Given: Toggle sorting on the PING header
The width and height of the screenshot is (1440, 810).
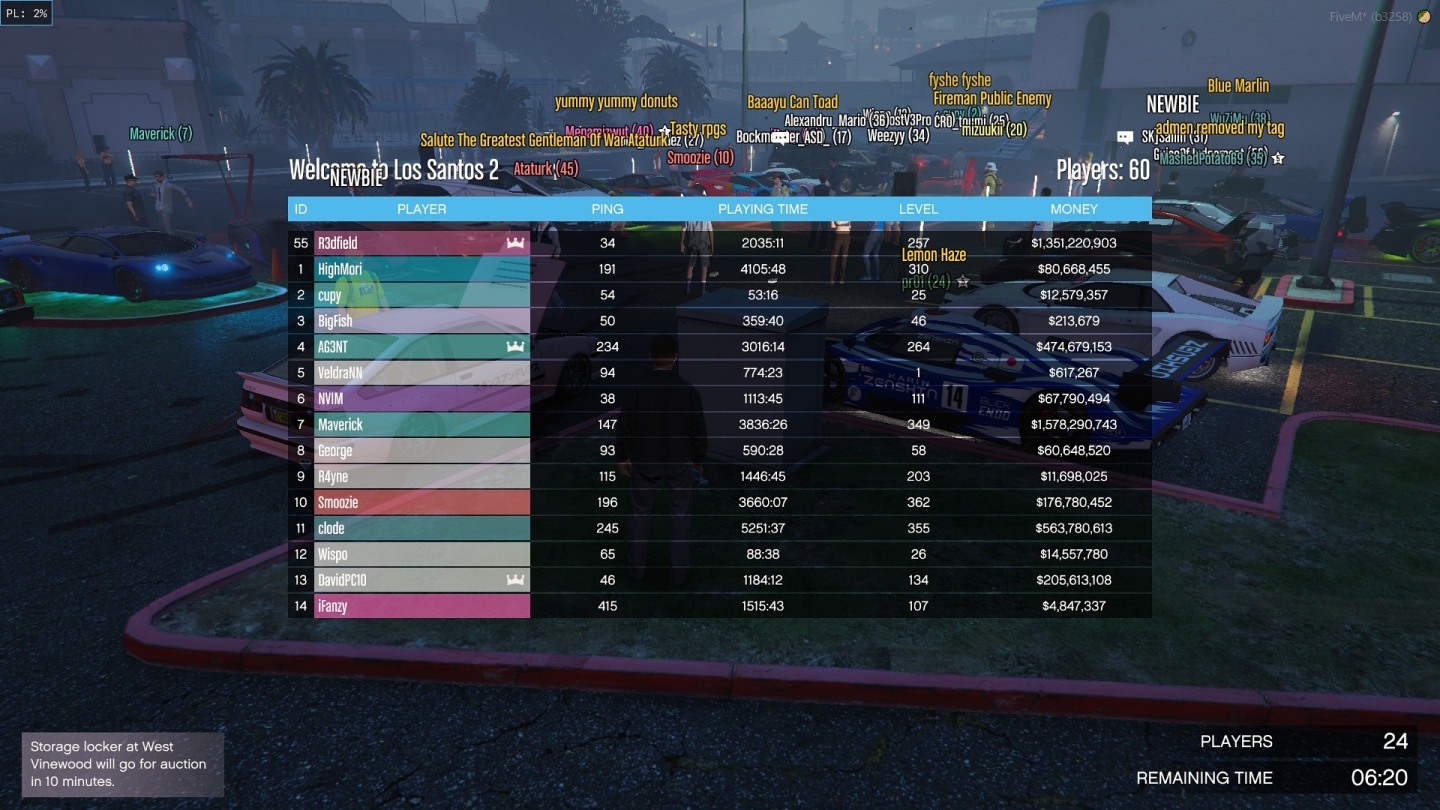Looking at the screenshot, I should tap(606, 209).
